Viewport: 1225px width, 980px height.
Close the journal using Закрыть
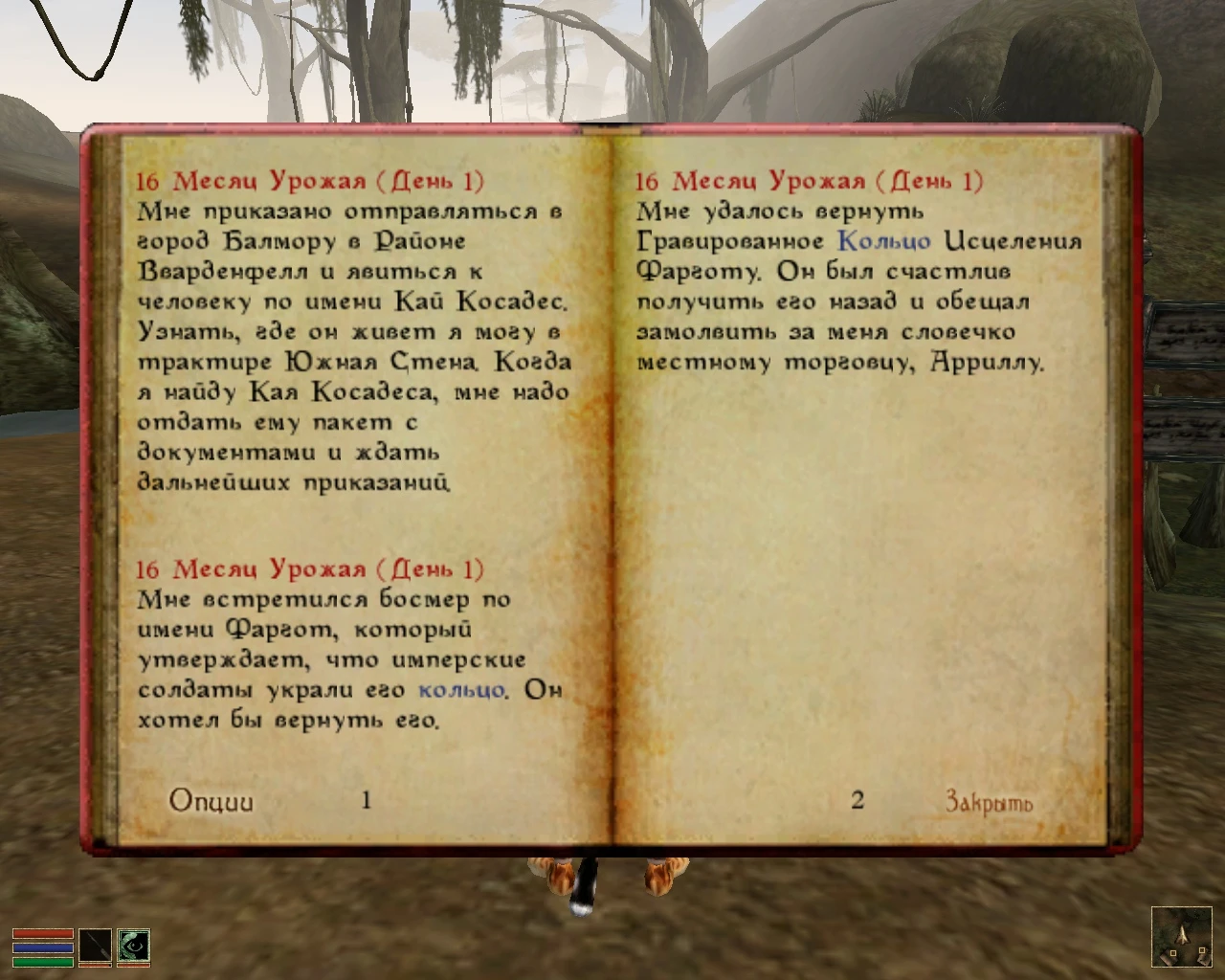(989, 803)
